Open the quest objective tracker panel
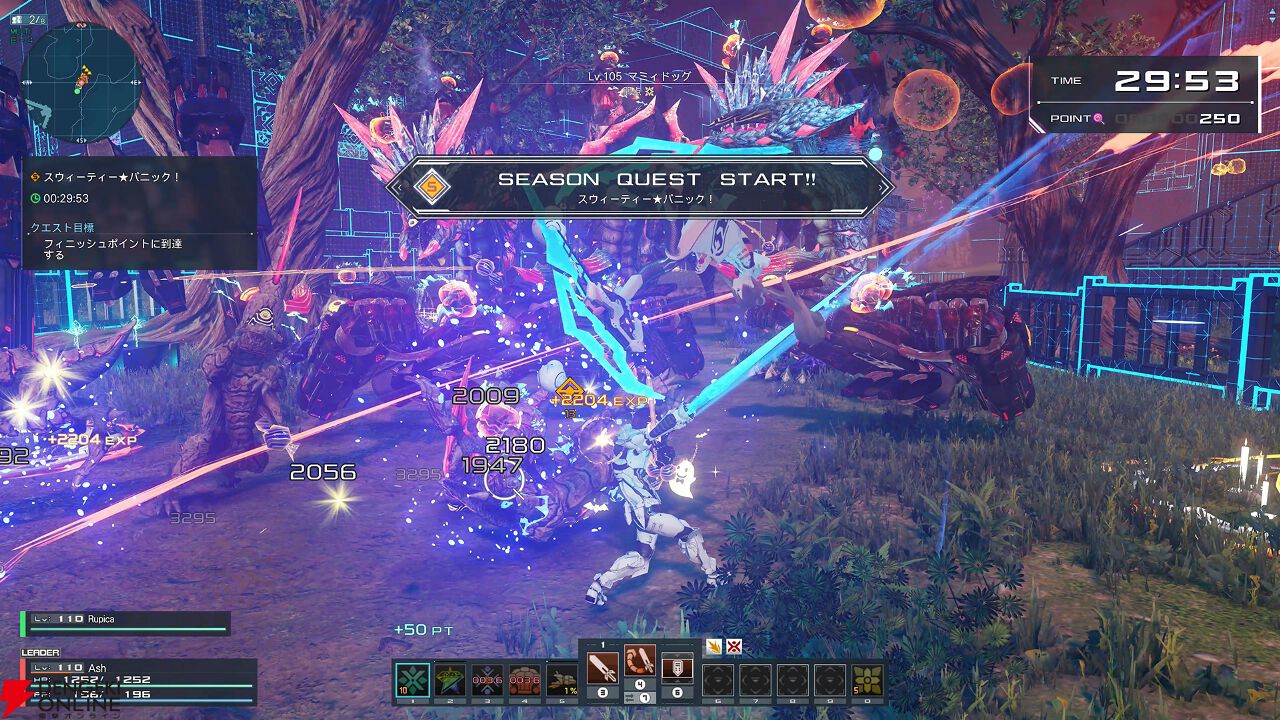This screenshot has width=1280, height=720. click(139, 212)
